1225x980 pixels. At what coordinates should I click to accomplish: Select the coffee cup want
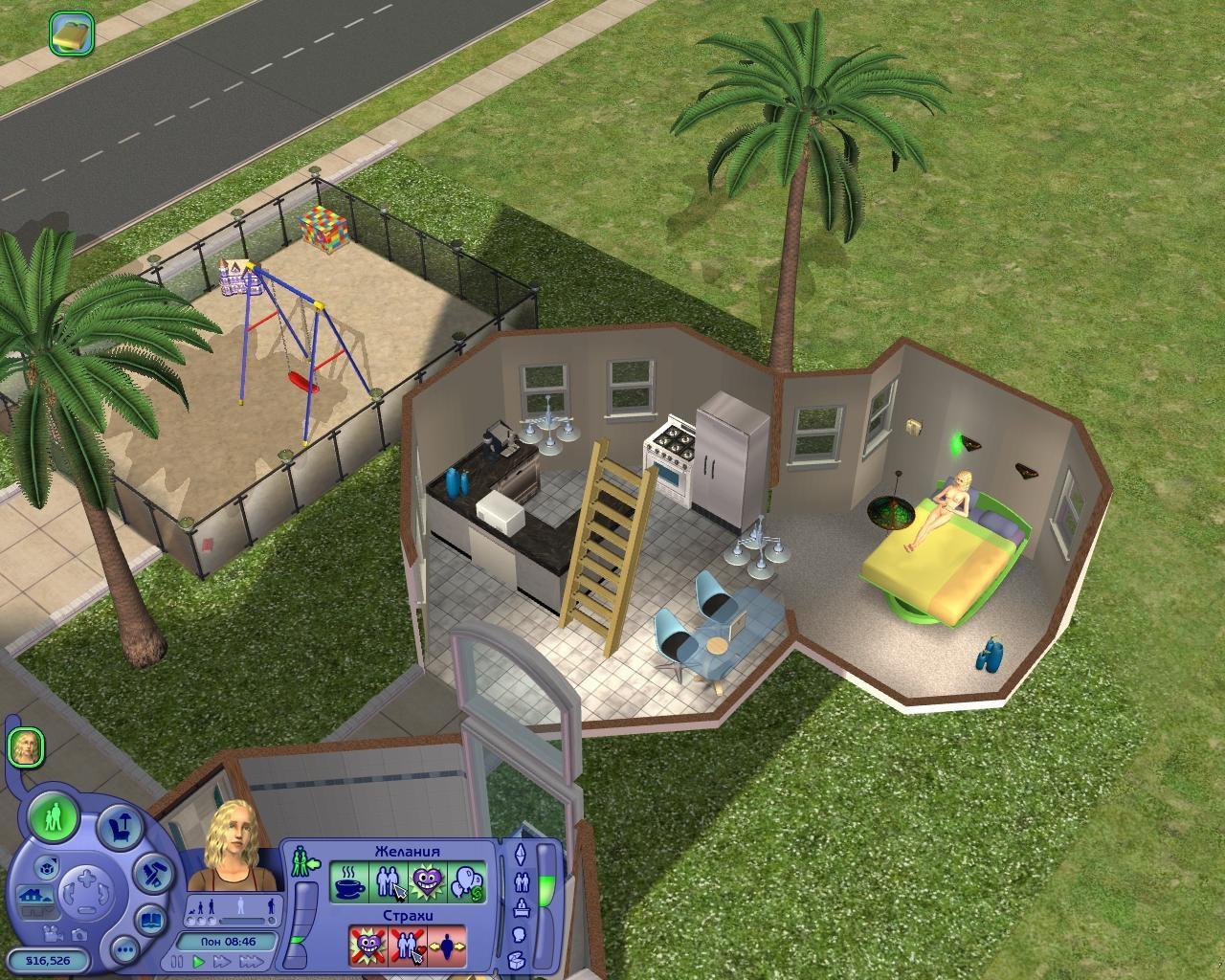pyautogui.click(x=350, y=882)
